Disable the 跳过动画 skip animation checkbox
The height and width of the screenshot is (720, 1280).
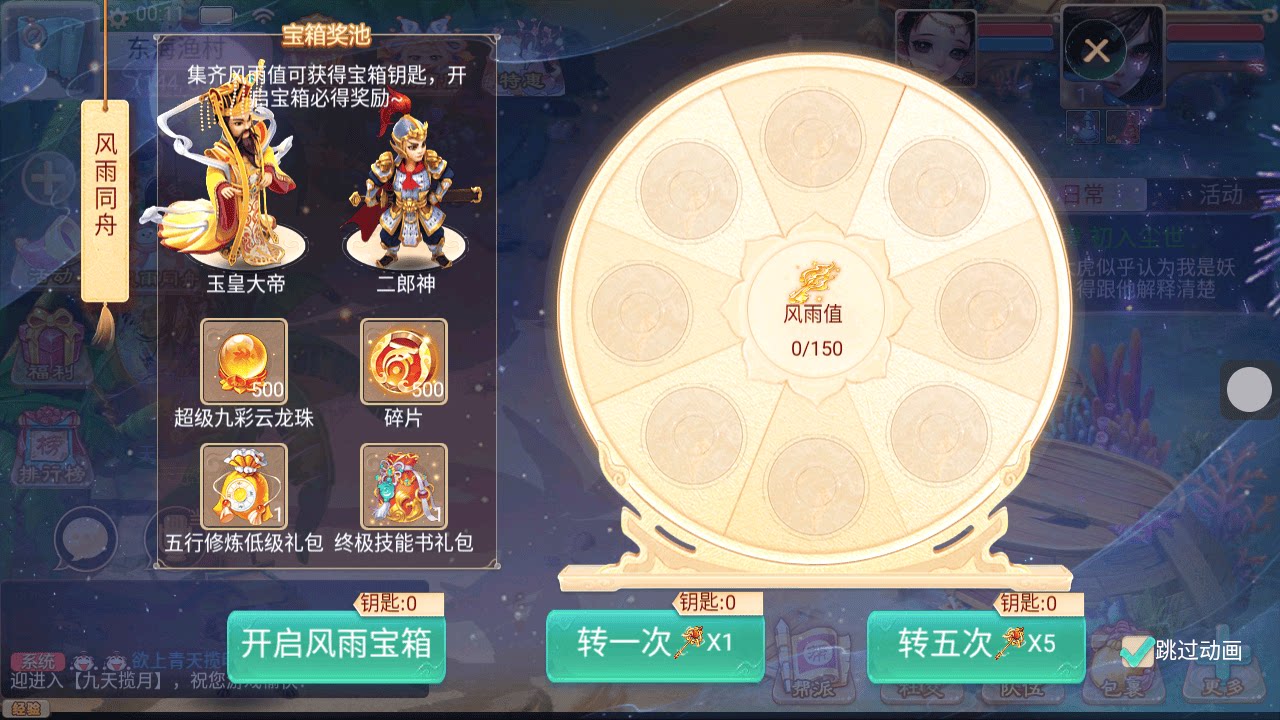(x=1138, y=653)
